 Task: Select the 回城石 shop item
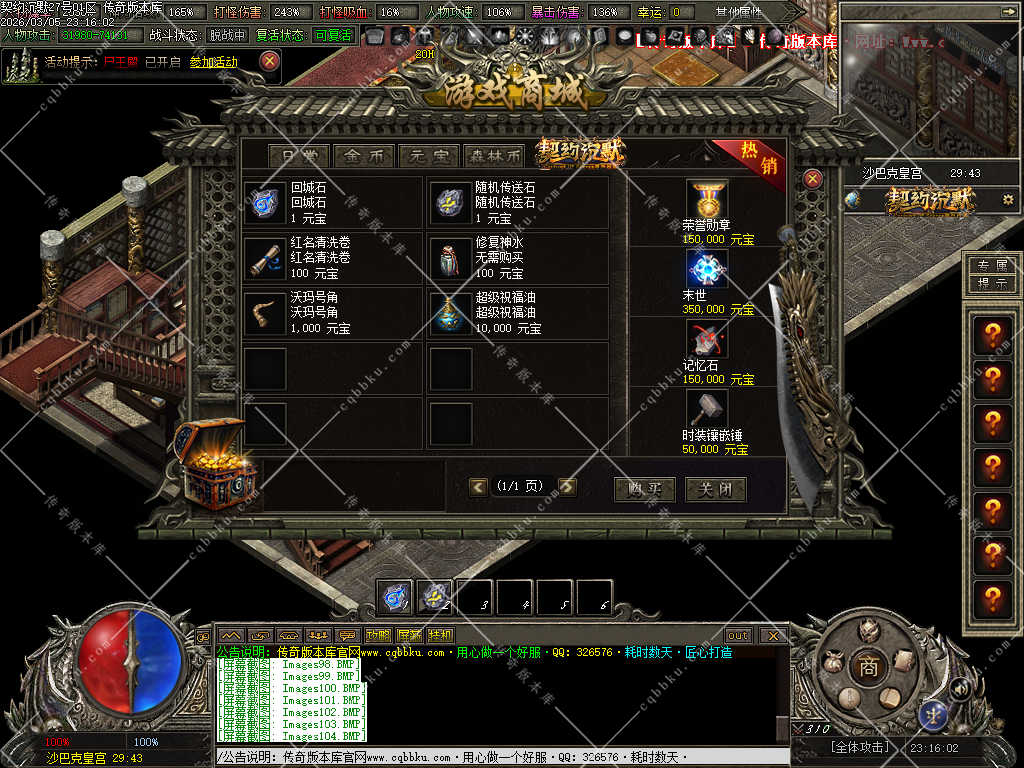pos(266,203)
